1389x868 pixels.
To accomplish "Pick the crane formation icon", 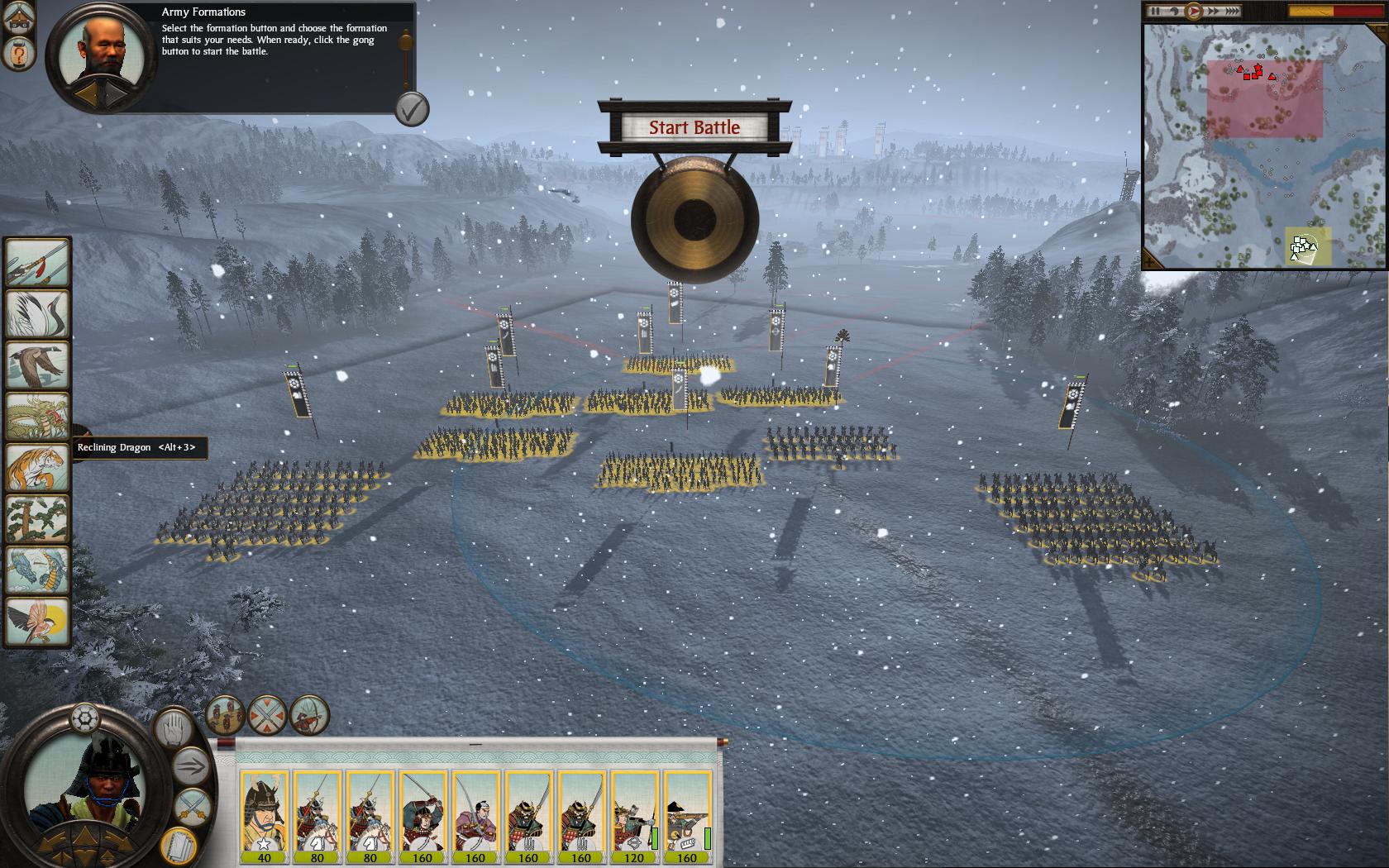I will (x=37, y=313).
